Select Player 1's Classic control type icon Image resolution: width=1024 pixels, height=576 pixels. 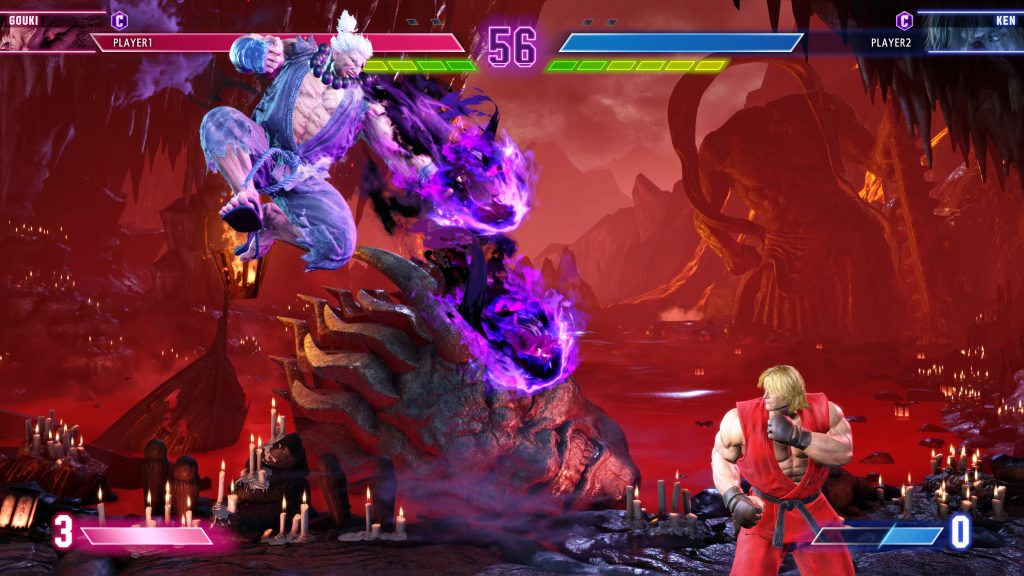pos(119,20)
